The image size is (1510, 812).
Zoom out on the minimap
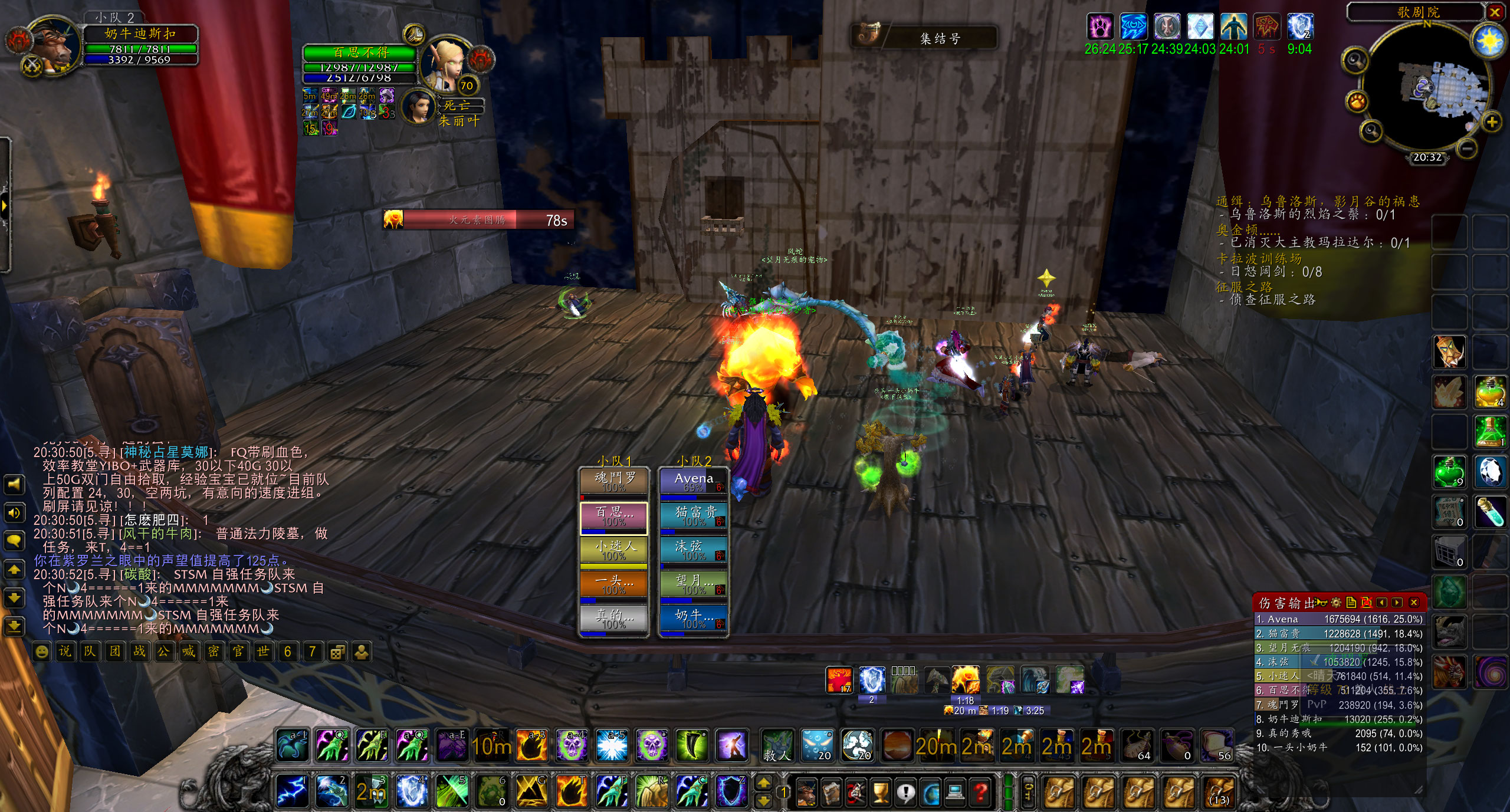click(x=1469, y=149)
